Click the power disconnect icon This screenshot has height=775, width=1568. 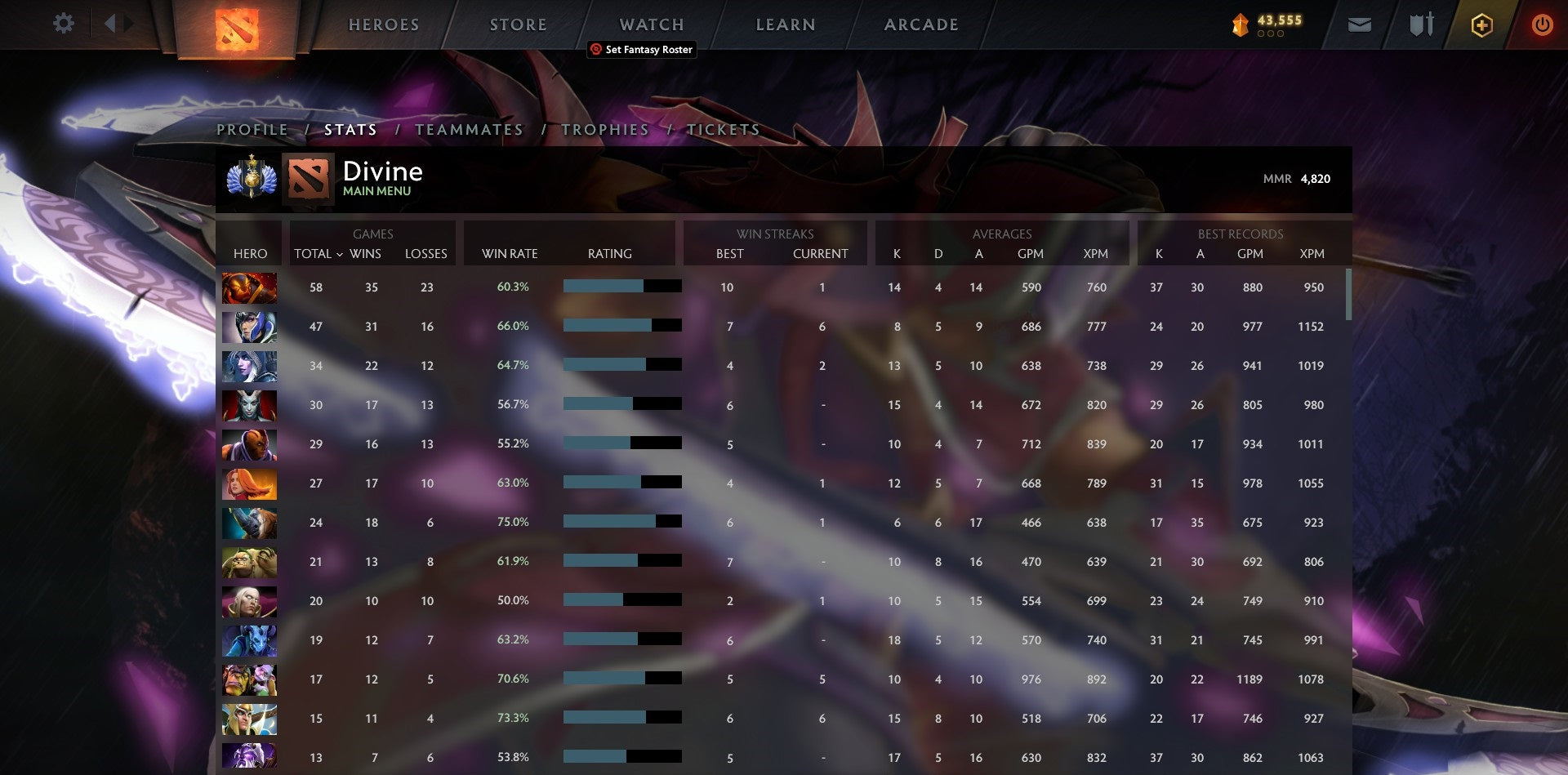[1543, 25]
